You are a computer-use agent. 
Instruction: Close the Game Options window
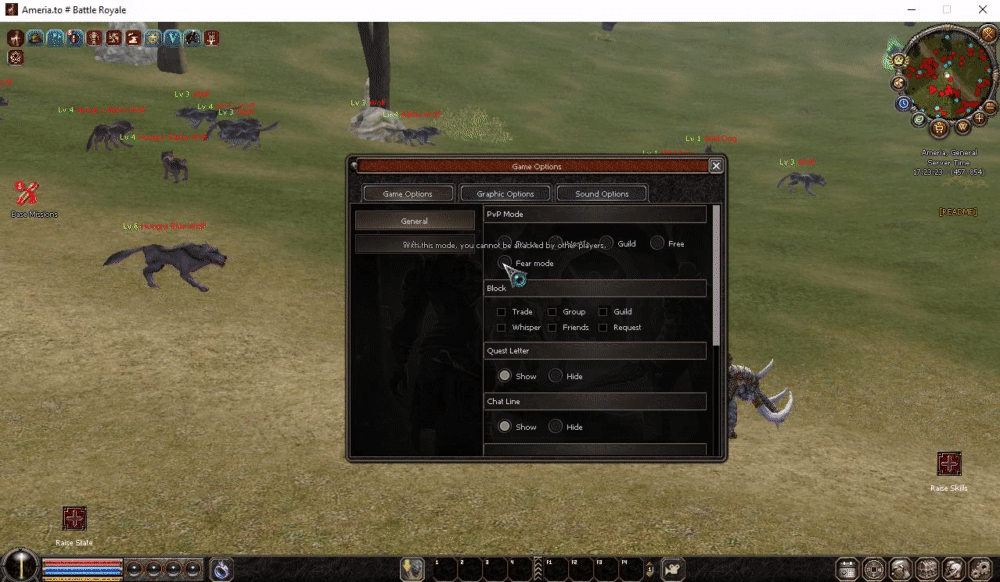[x=715, y=166]
